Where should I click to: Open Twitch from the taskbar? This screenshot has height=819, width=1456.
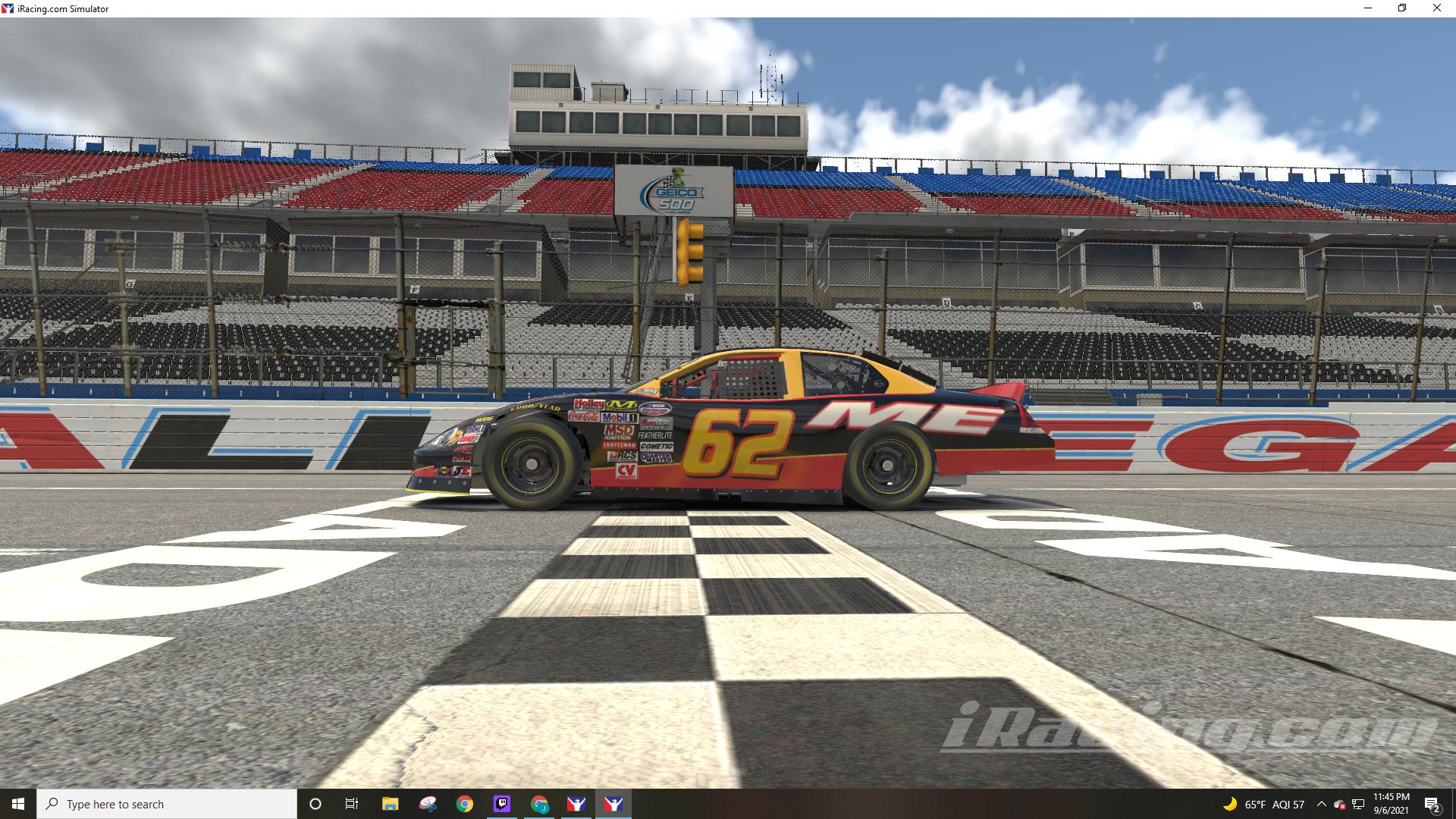[x=500, y=804]
